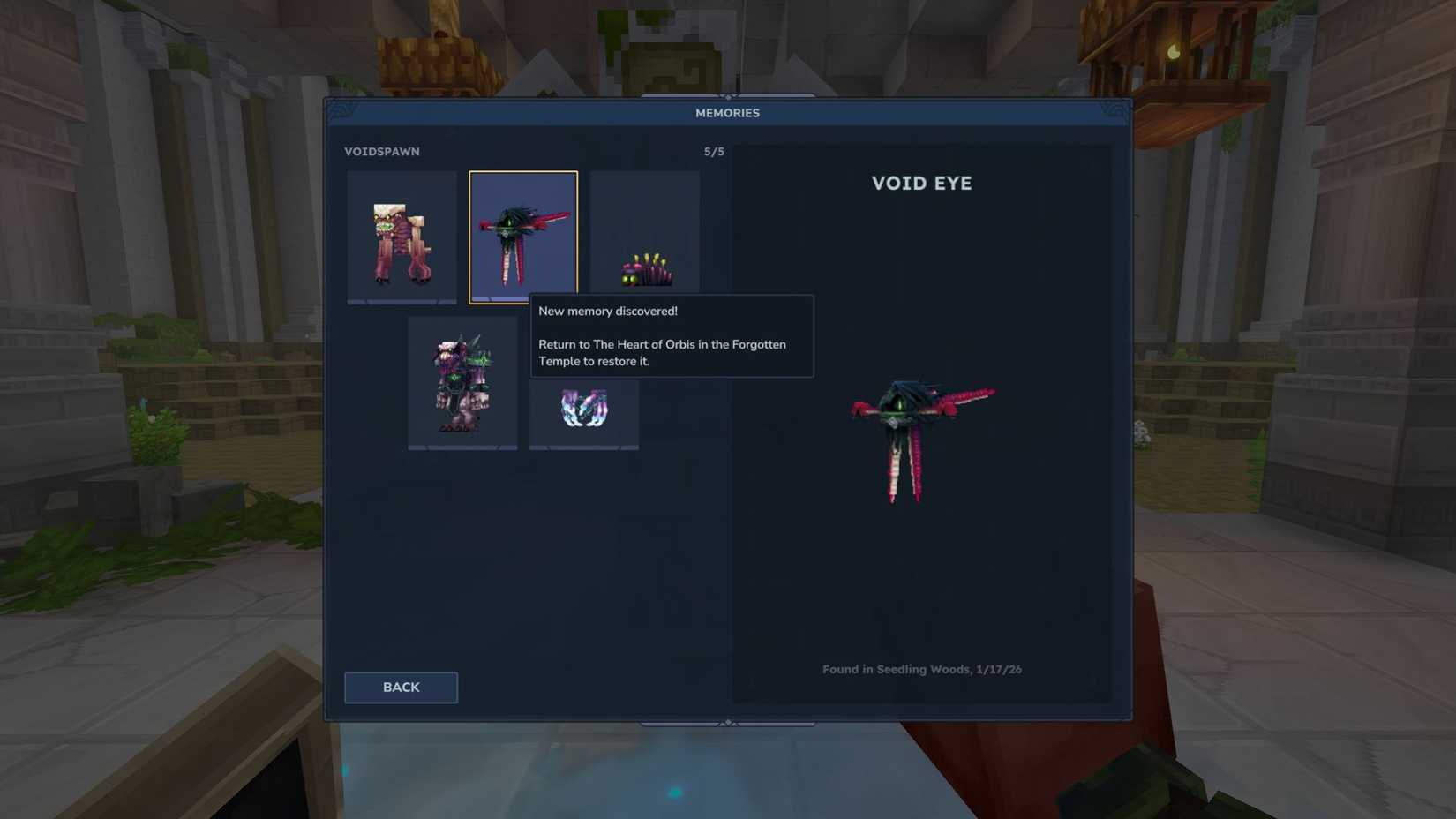Click the VOID EYE title text

pos(921,184)
